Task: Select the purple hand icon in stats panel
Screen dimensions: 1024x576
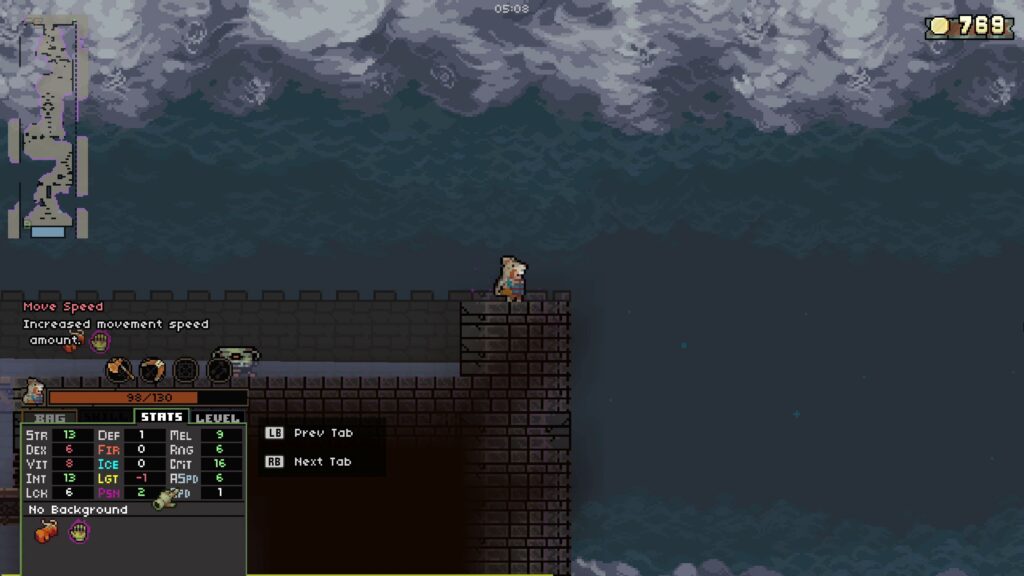Action: point(79,532)
